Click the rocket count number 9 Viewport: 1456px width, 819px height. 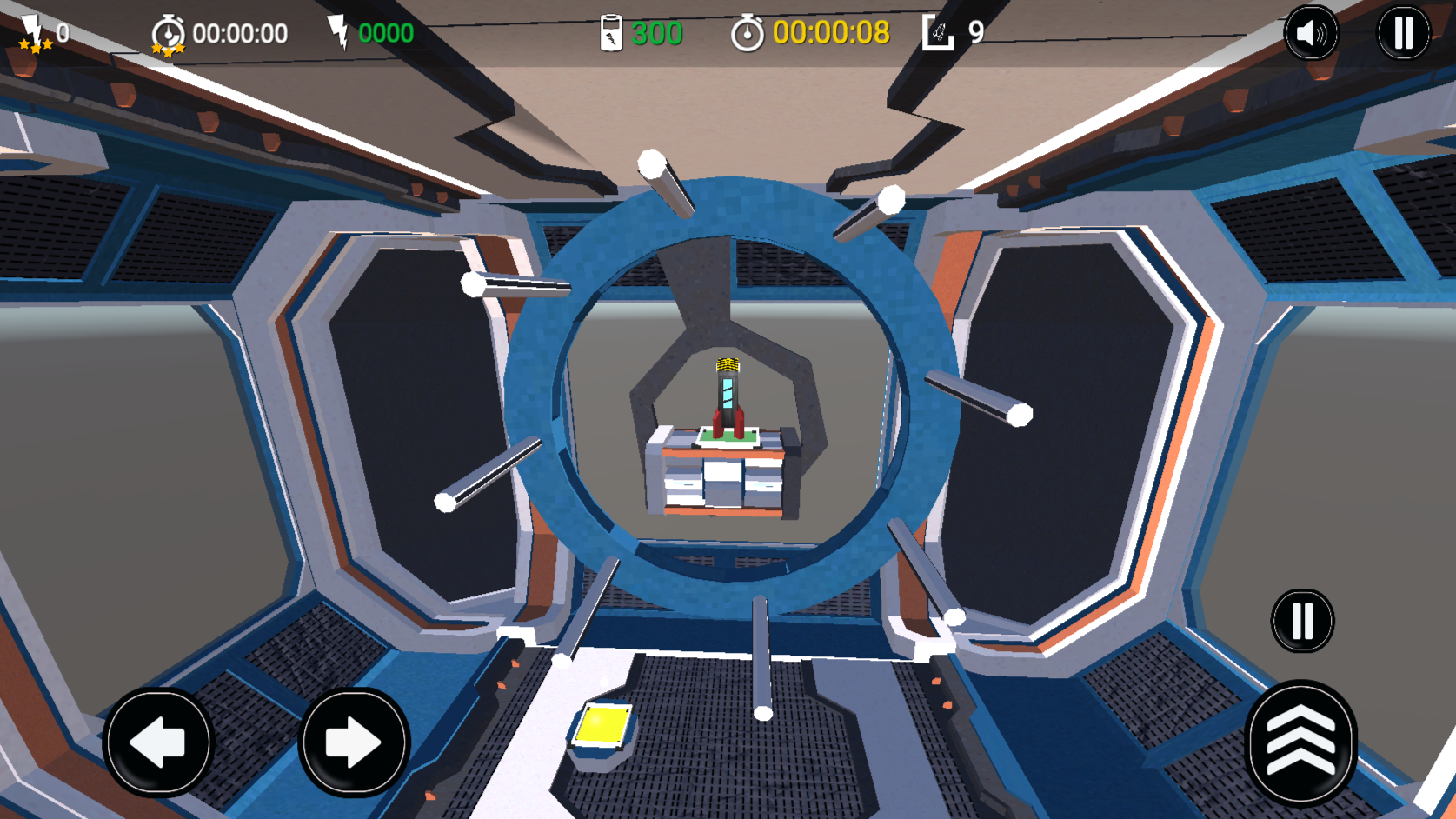pyautogui.click(x=977, y=33)
